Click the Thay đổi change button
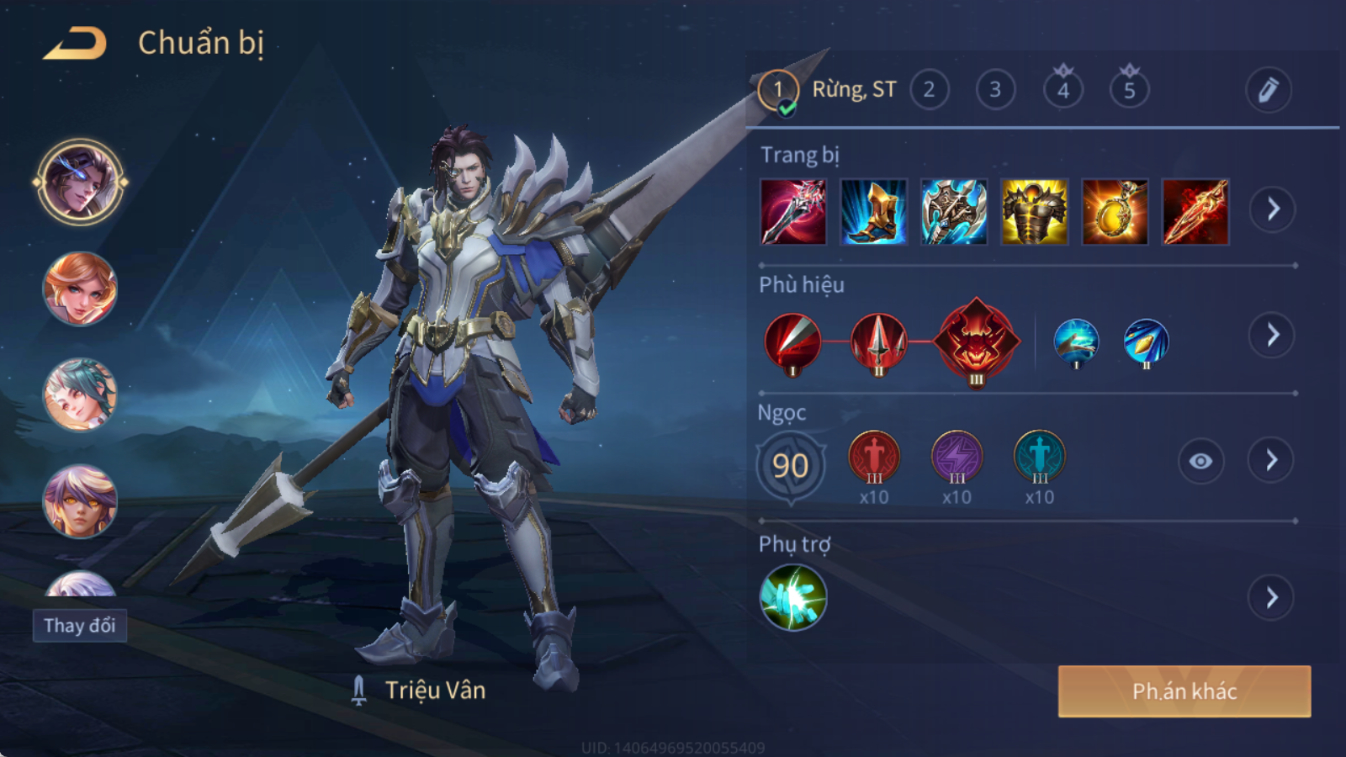 tap(79, 626)
